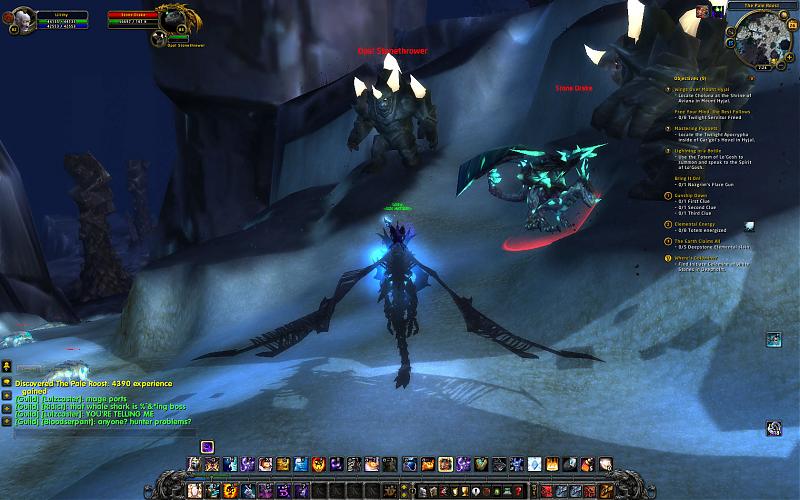Select the Mastering Puppets quest objective
This screenshot has width=800, height=500.
point(695,128)
